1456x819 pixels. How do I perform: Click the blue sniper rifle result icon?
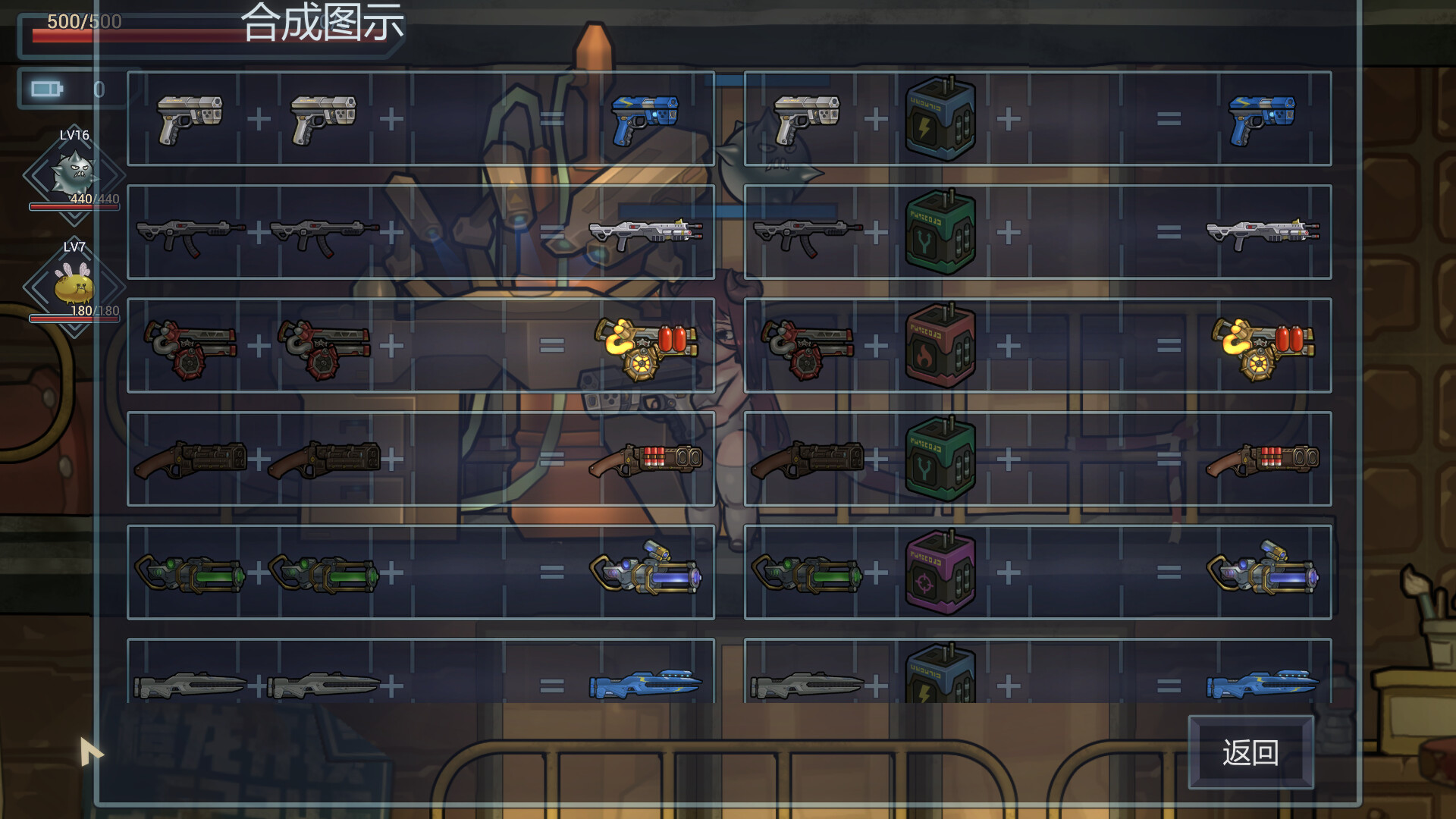pyautogui.click(x=648, y=685)
